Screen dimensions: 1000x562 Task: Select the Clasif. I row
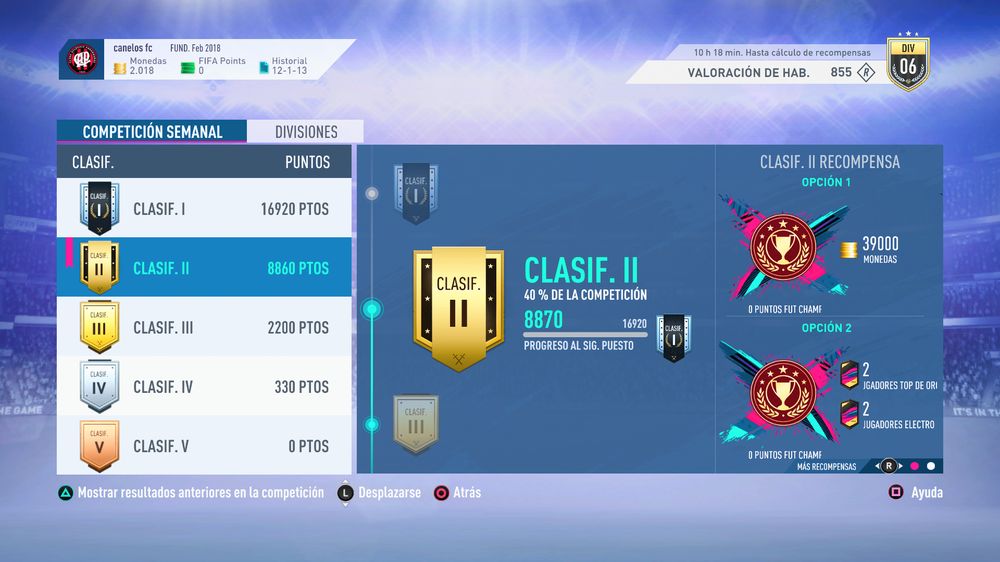[204, 209]
